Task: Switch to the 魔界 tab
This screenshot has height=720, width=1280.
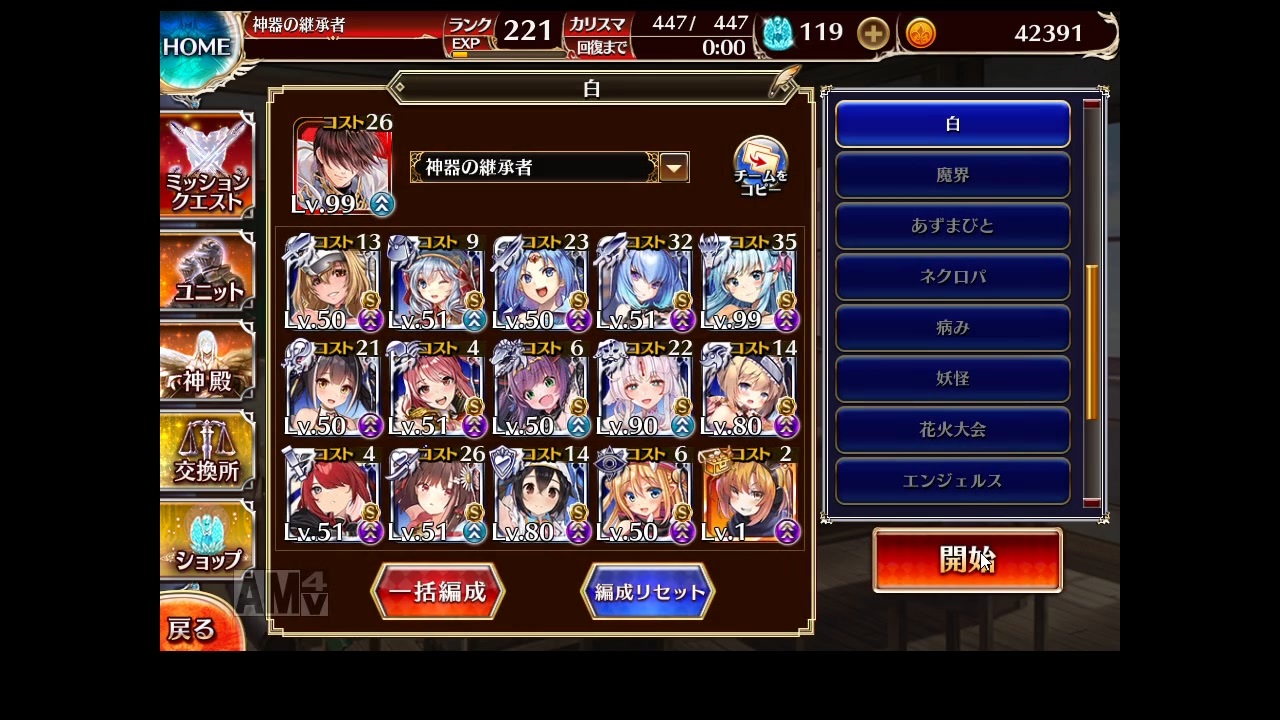Action: (952, 174)
